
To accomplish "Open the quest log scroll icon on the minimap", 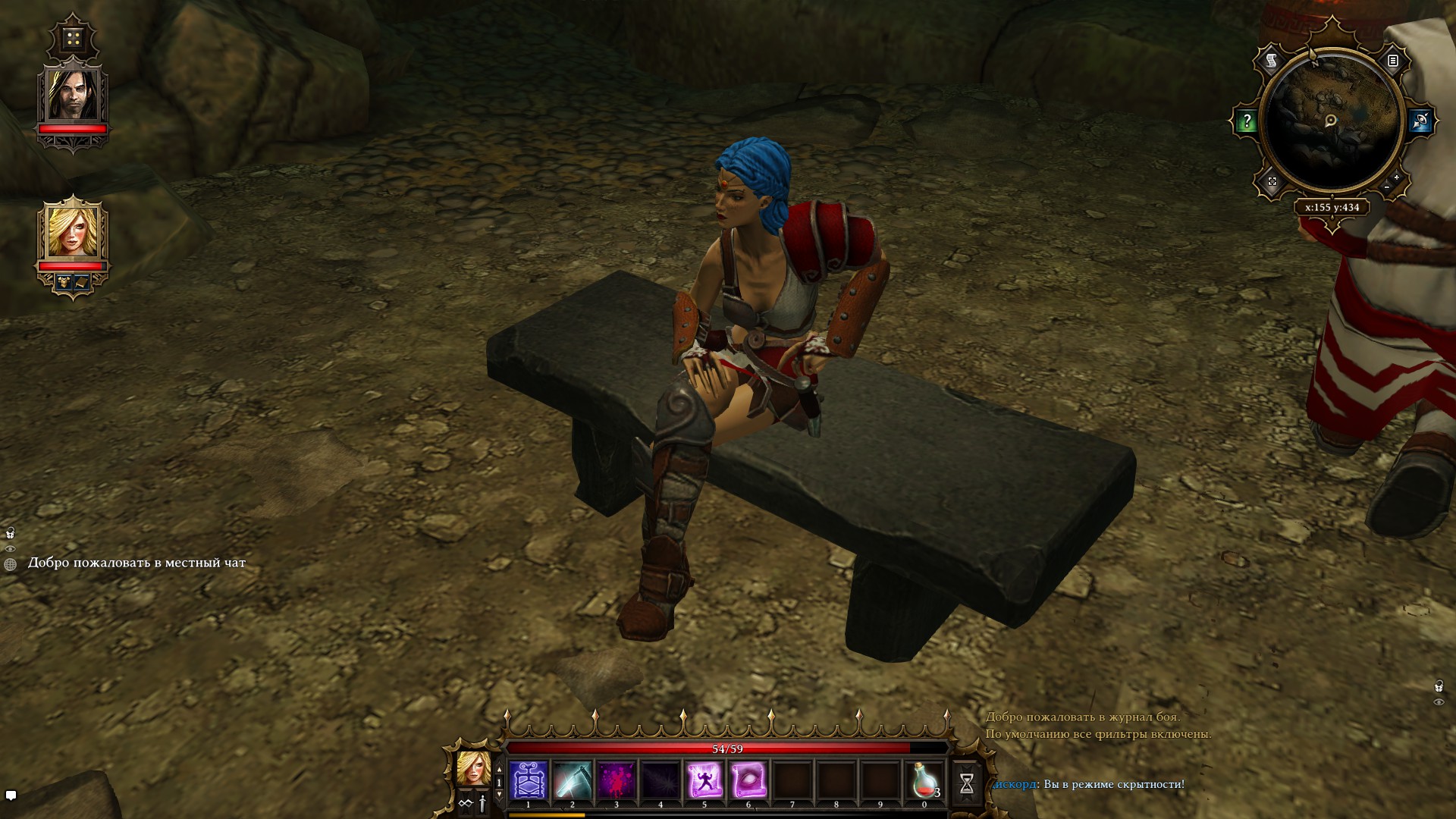I will pos(1271,60).
